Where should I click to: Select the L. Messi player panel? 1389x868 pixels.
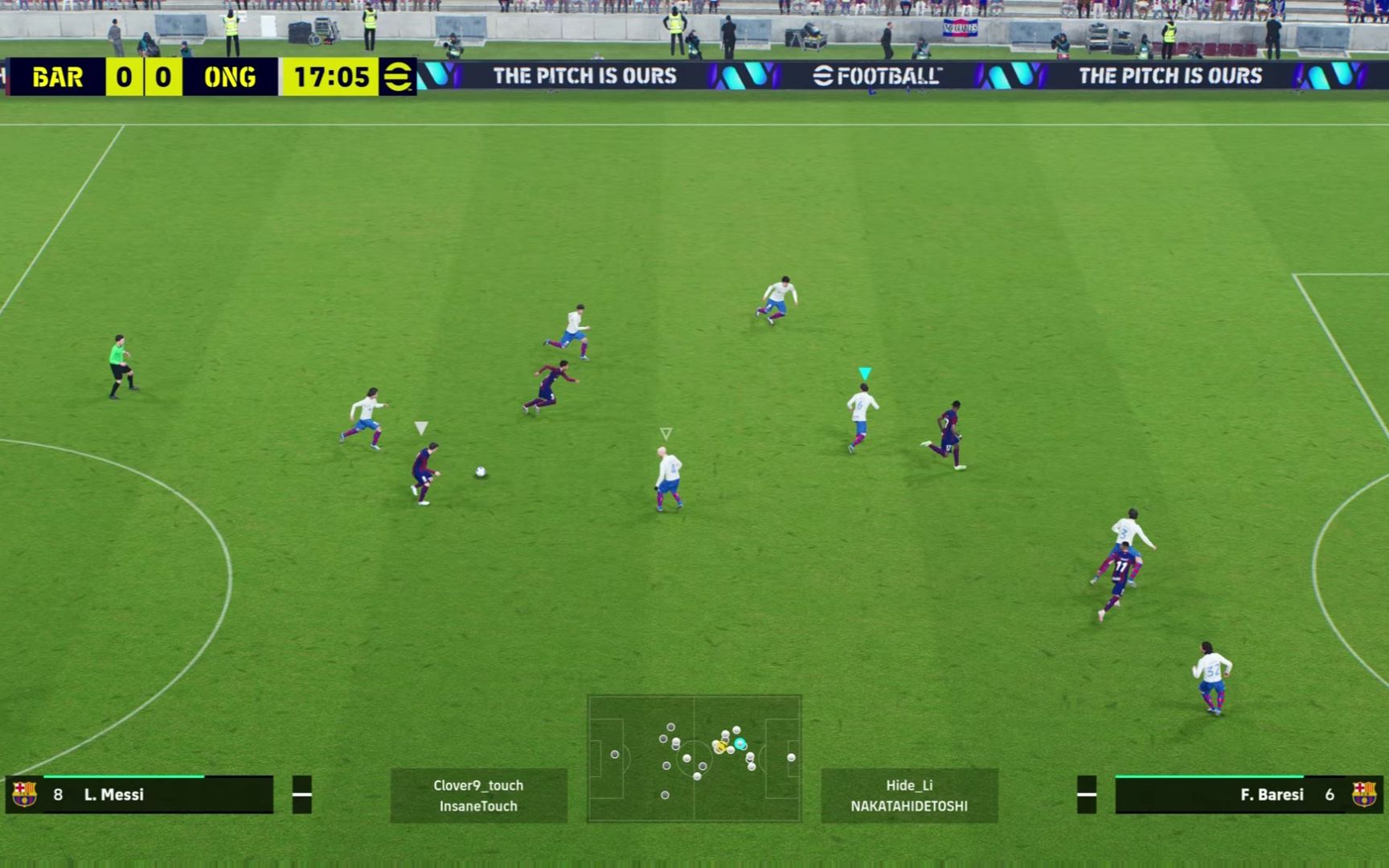tap(140, 795)
